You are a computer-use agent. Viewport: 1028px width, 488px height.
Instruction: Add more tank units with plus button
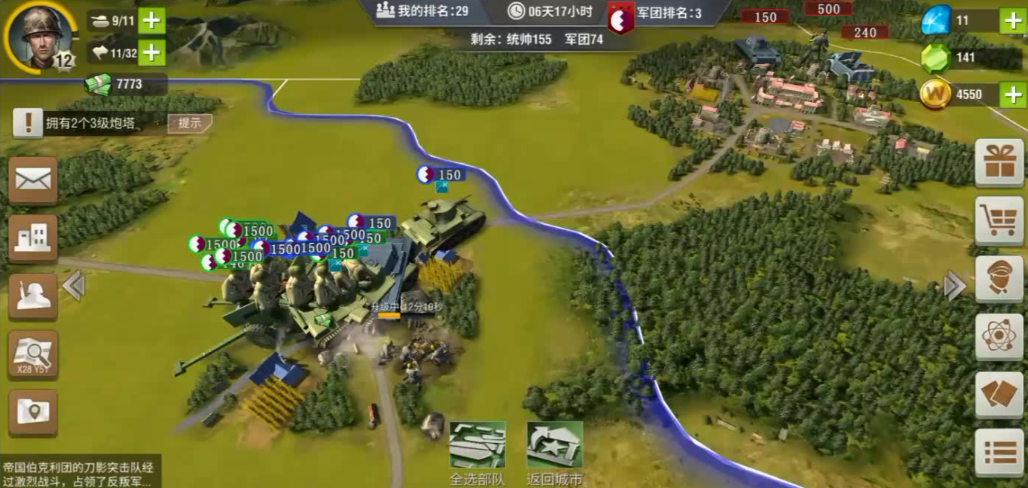[x=152, y=20]
